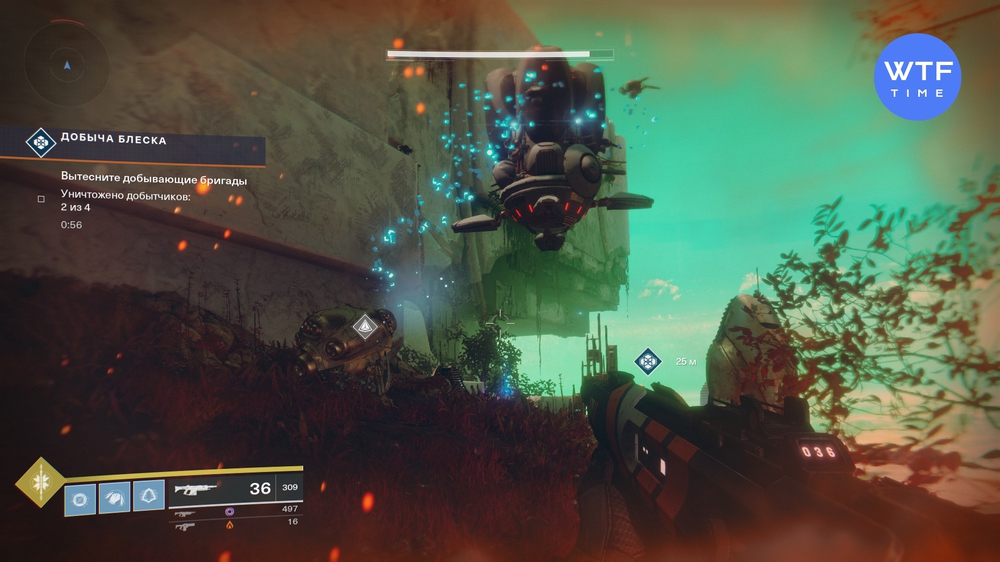Switch to the solar power weapon row
This screenshot has width=1000, height=562.
pos(235,523)
